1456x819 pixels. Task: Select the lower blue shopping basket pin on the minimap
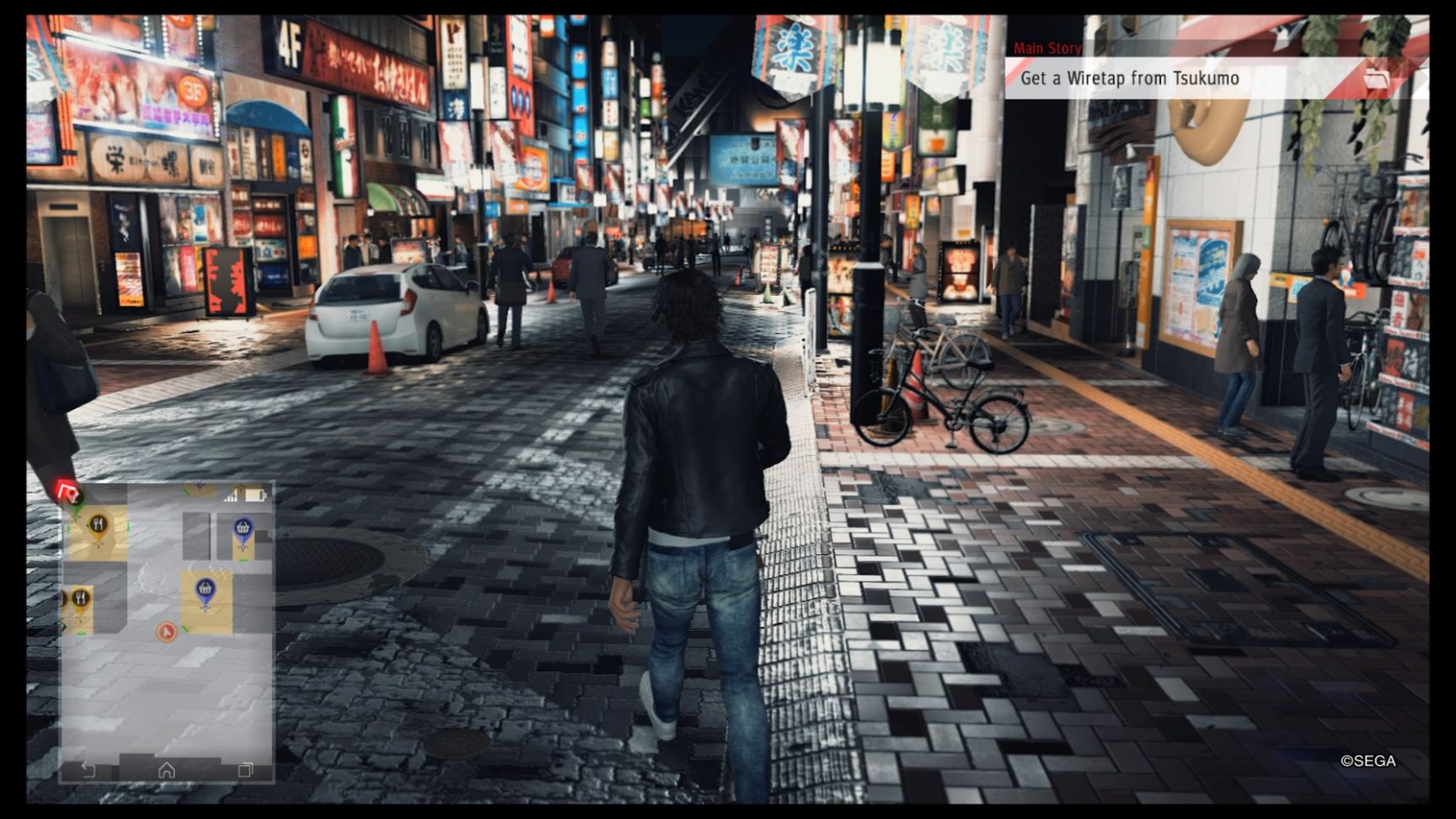(206, 587)
